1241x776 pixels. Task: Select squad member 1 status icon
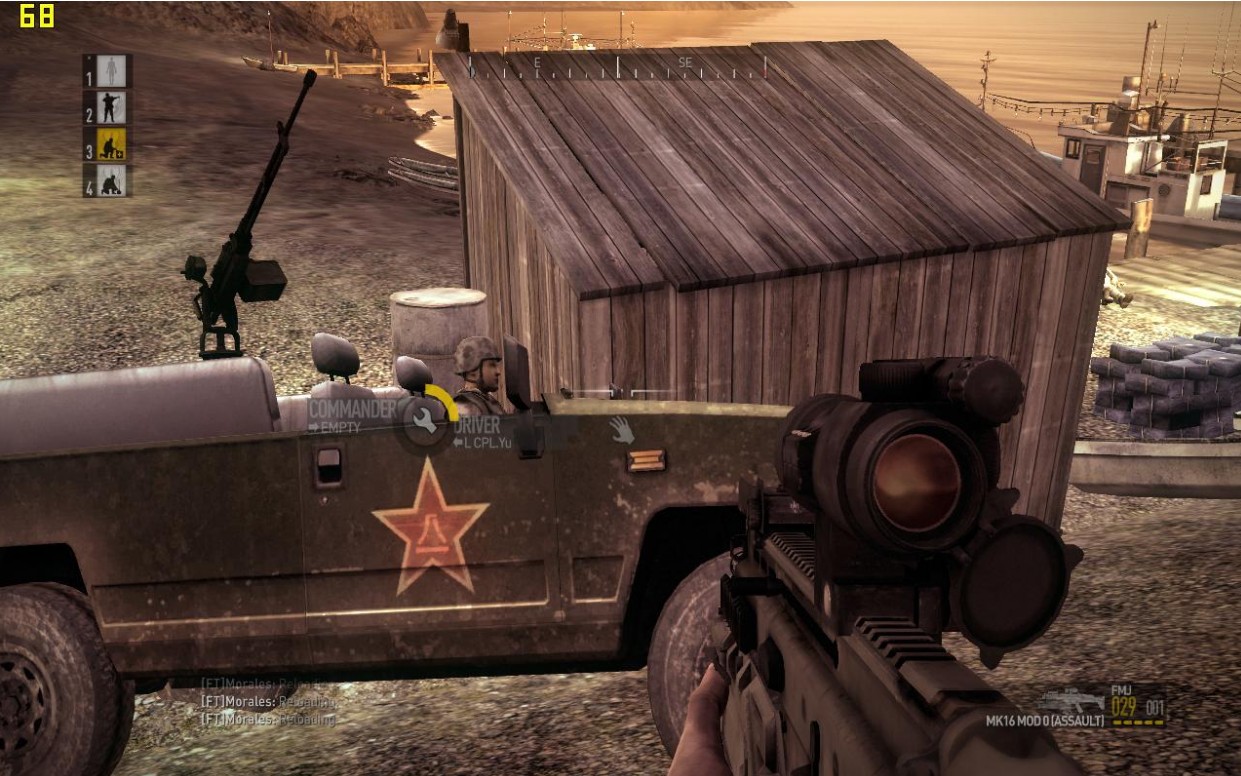click(x=111, y=70)
